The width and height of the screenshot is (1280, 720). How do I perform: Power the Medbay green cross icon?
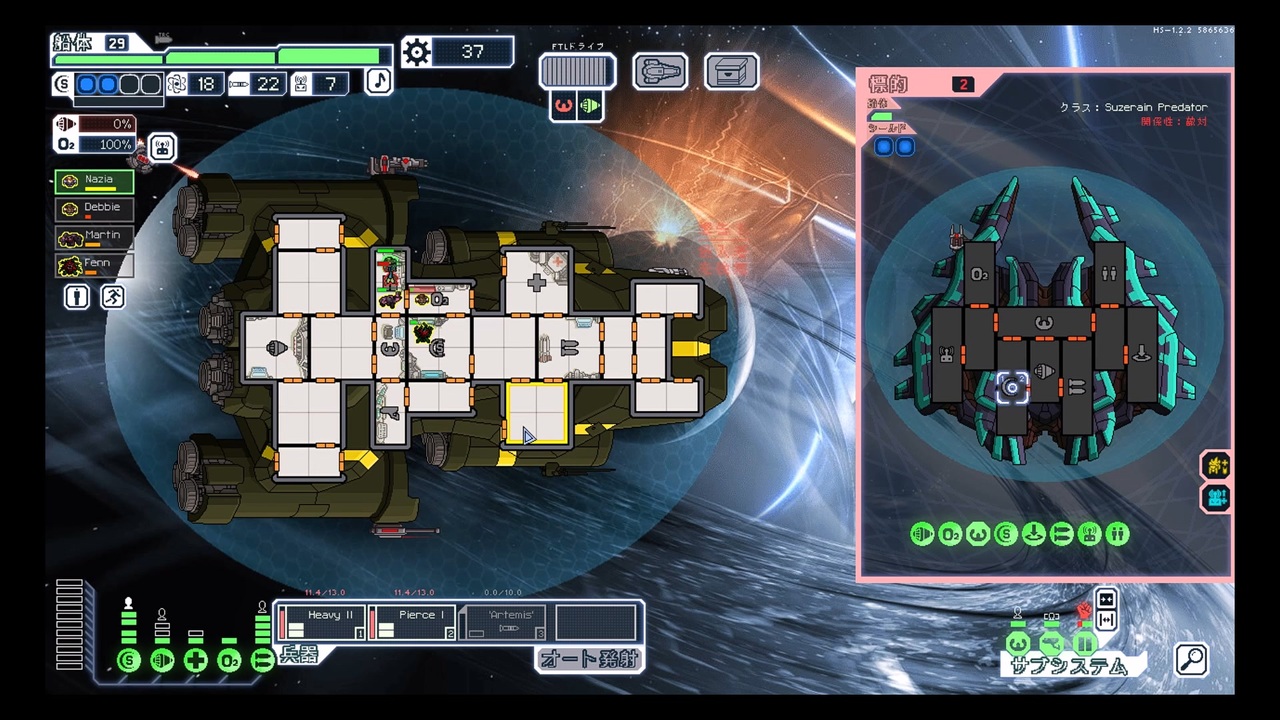pyautogui.click(x=196, y=661)
